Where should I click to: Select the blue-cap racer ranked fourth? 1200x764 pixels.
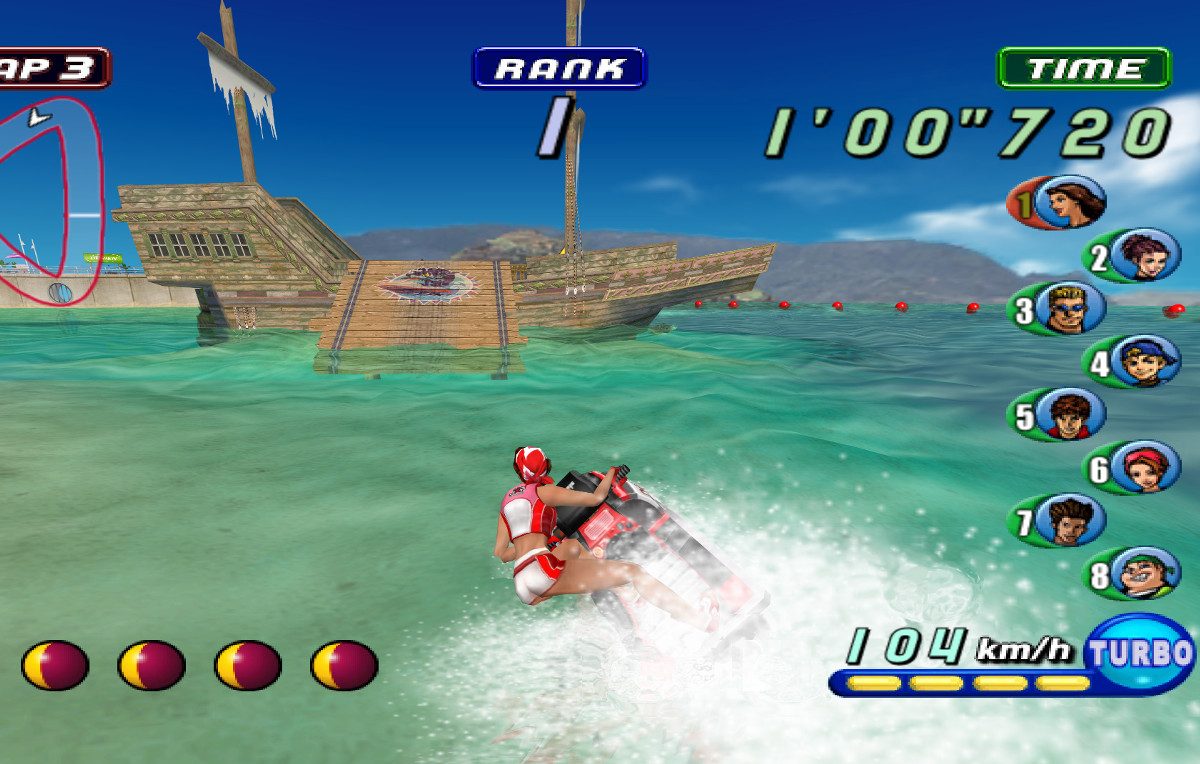point(1145,361)
